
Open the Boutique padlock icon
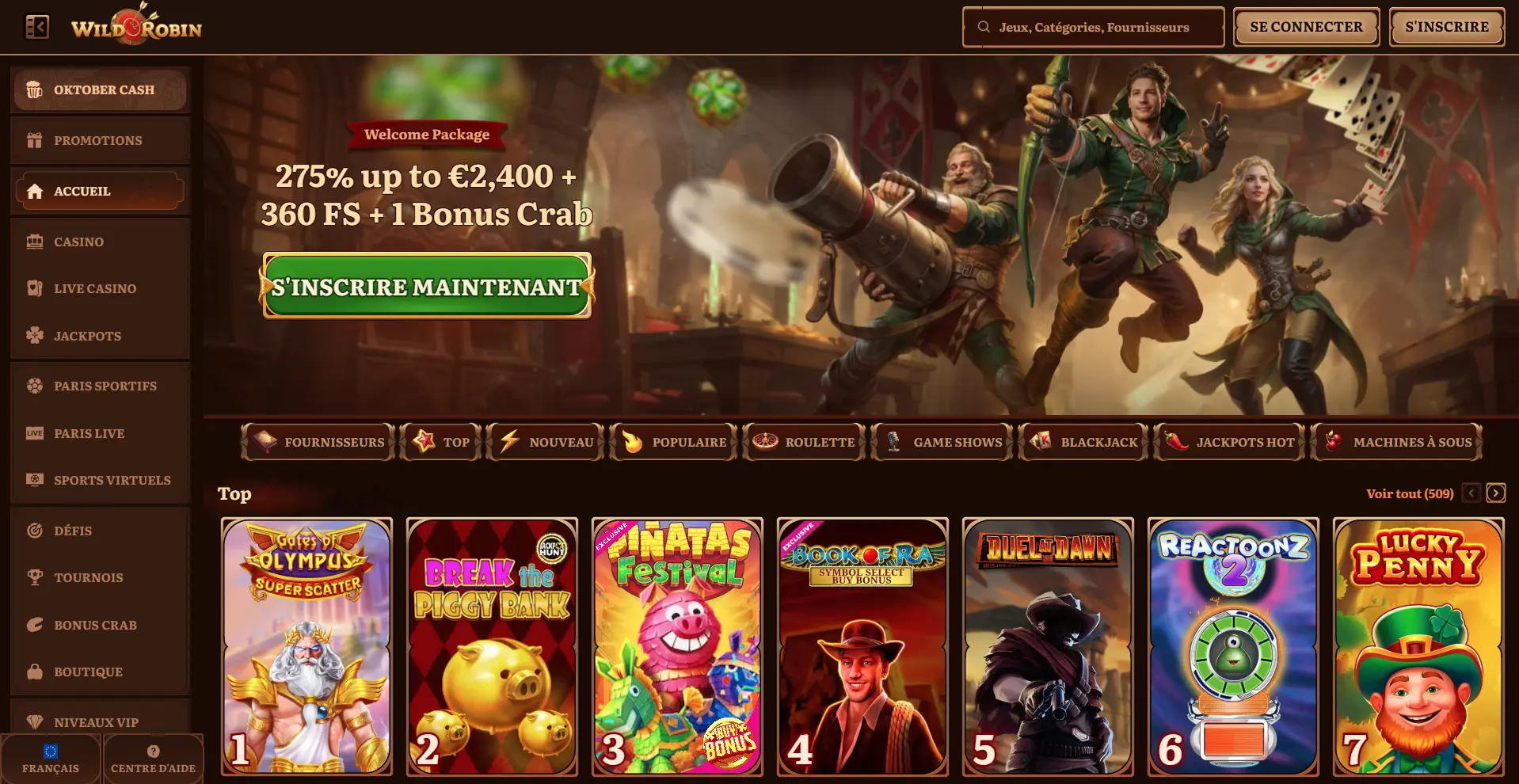(34, 672)
